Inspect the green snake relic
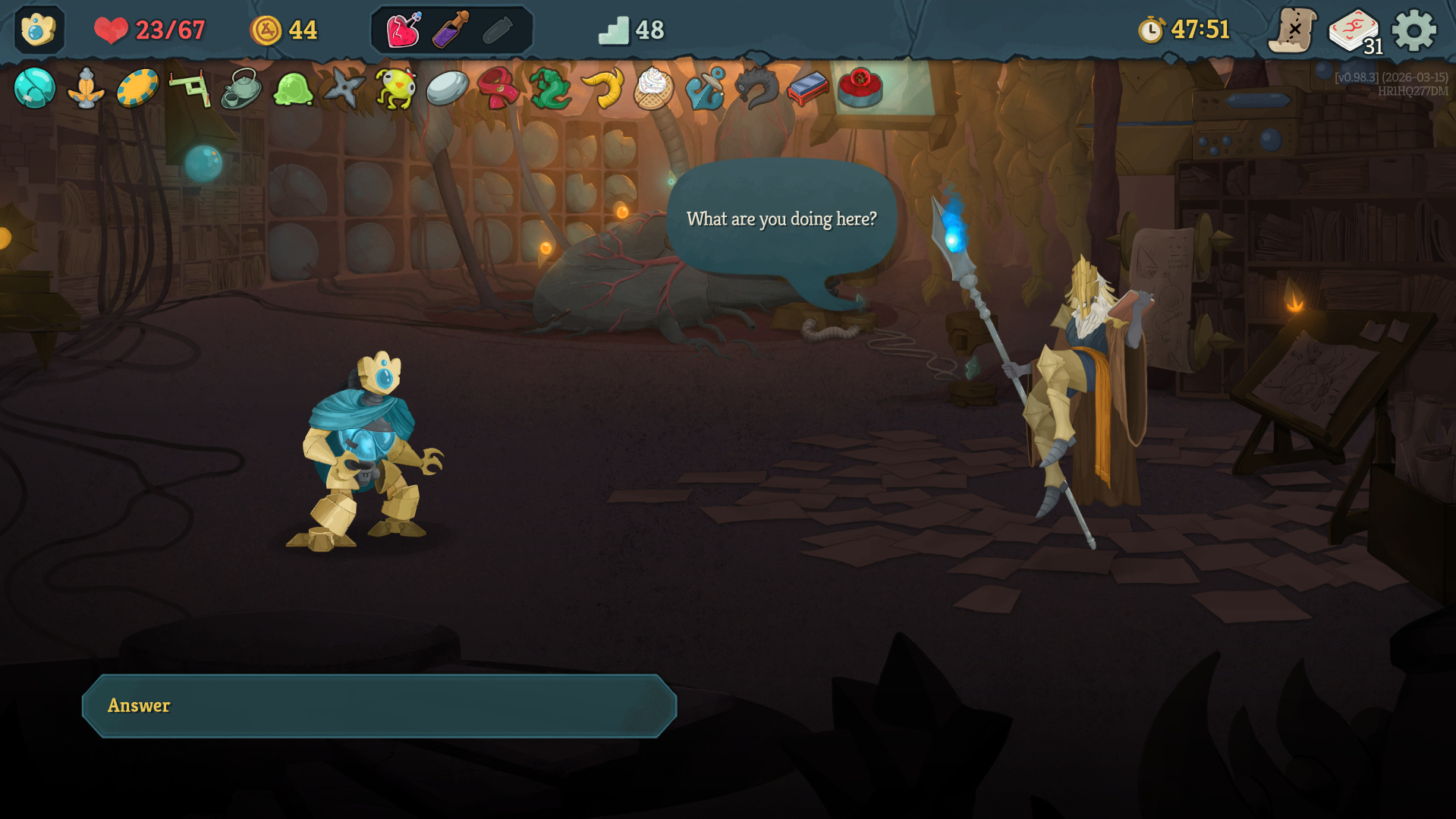1456x819 pixels. coord(550,89)
